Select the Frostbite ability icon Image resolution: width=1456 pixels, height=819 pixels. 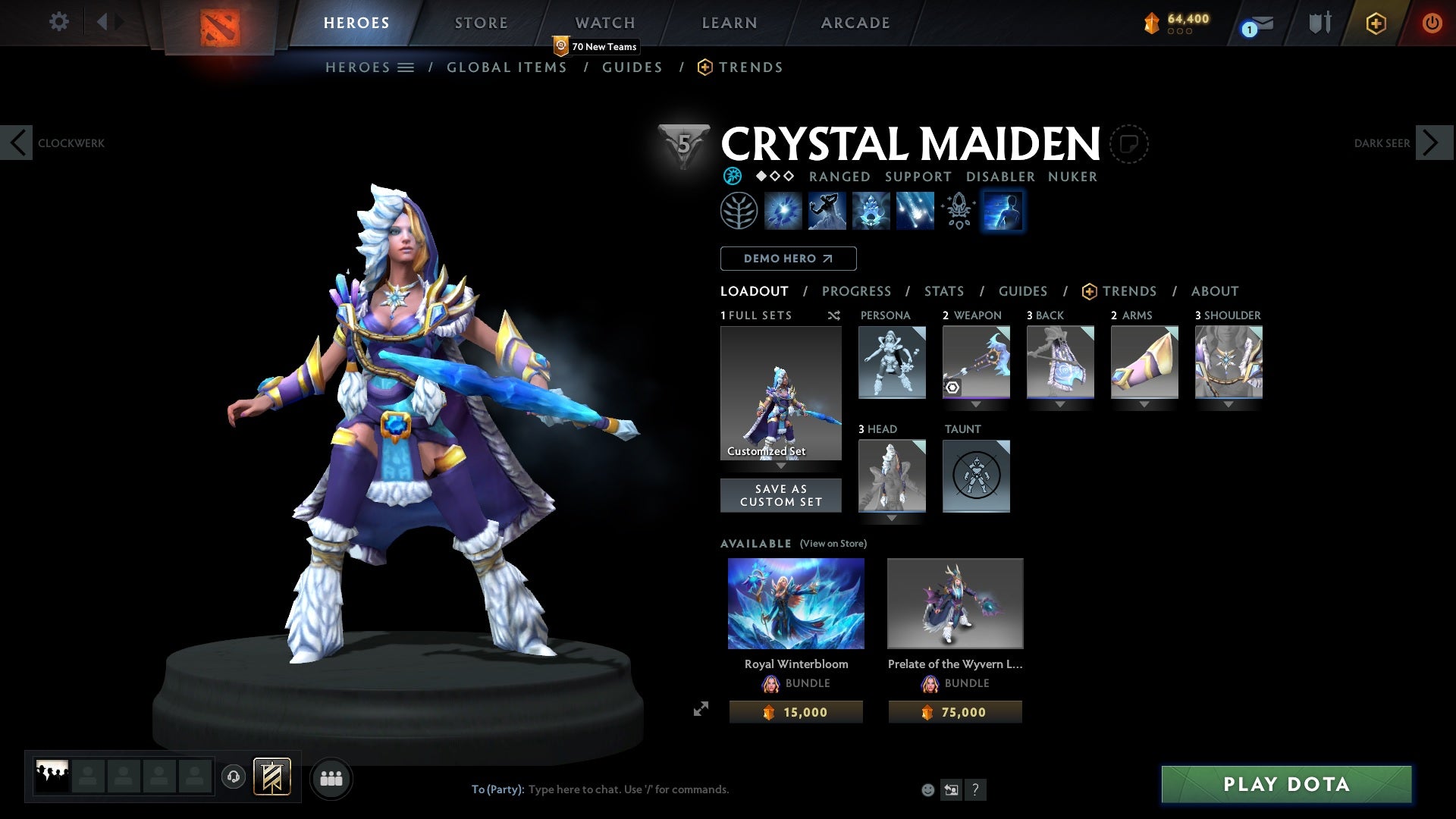[827, 211]
